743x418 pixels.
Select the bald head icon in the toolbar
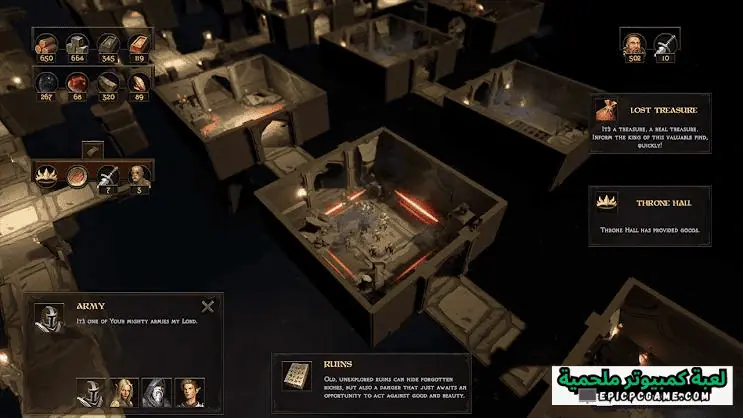point(139,175)
